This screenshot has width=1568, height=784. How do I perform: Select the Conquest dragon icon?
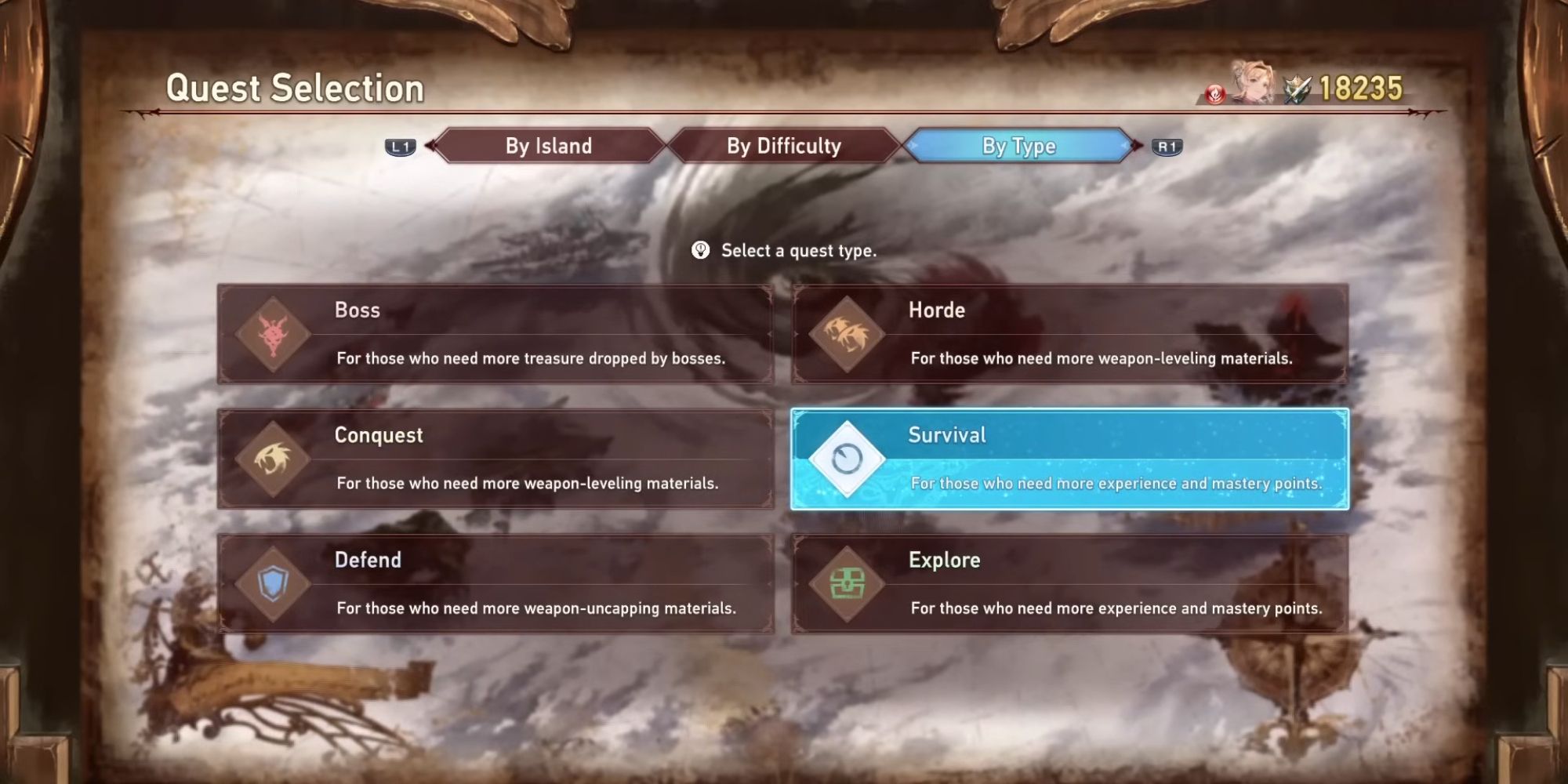click(x=274, y=459)
